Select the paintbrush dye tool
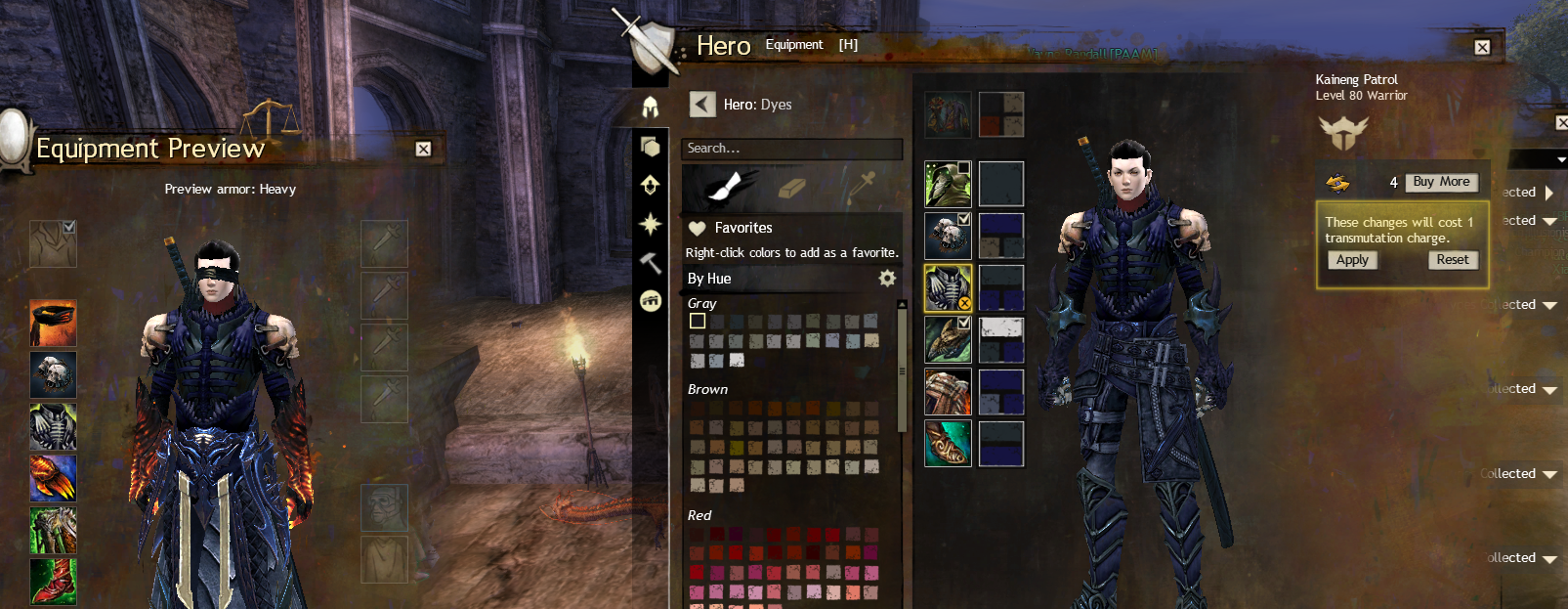1568x609 pixels. tap(730, 186)
